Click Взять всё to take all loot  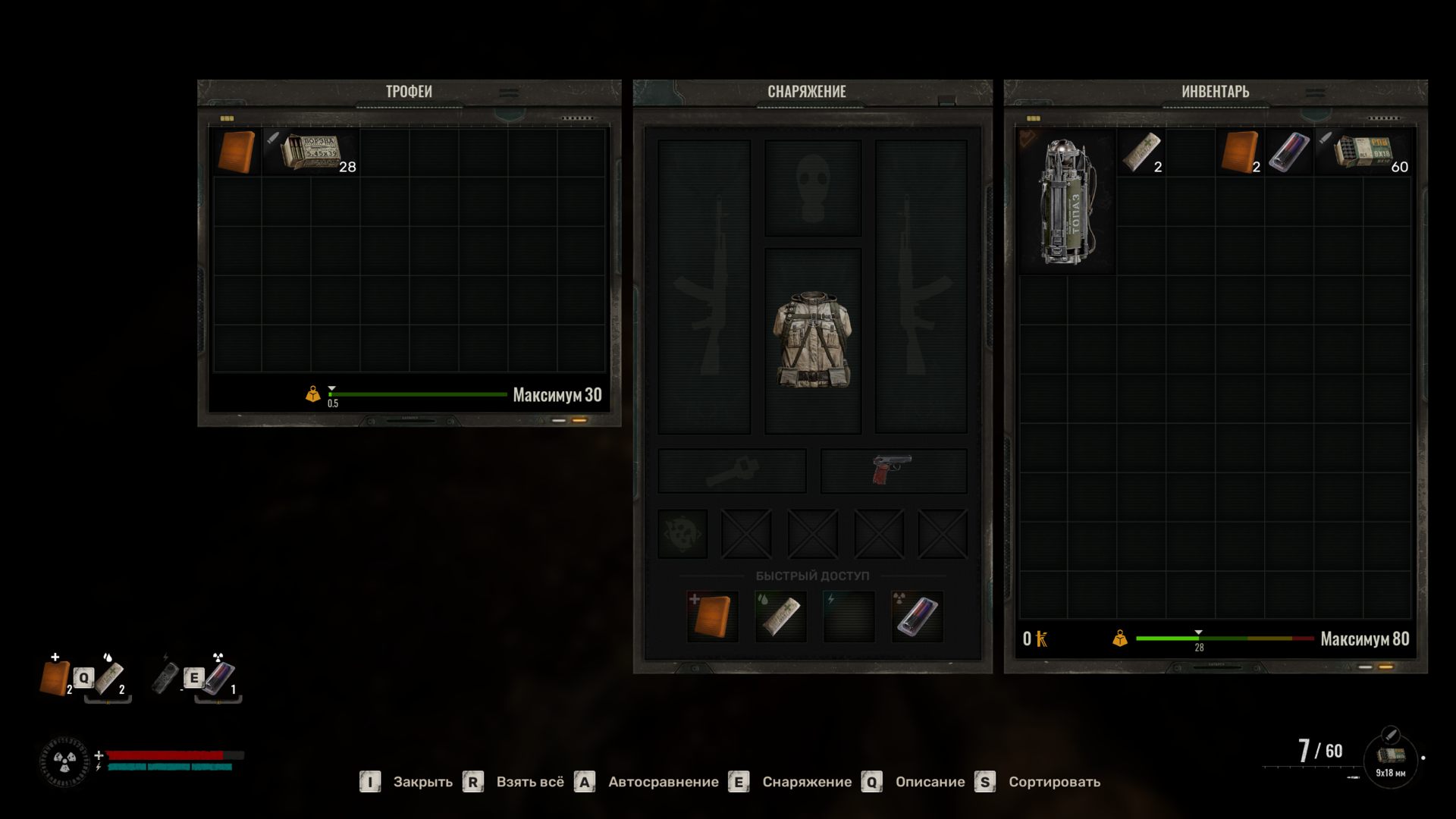click(530, 782)
